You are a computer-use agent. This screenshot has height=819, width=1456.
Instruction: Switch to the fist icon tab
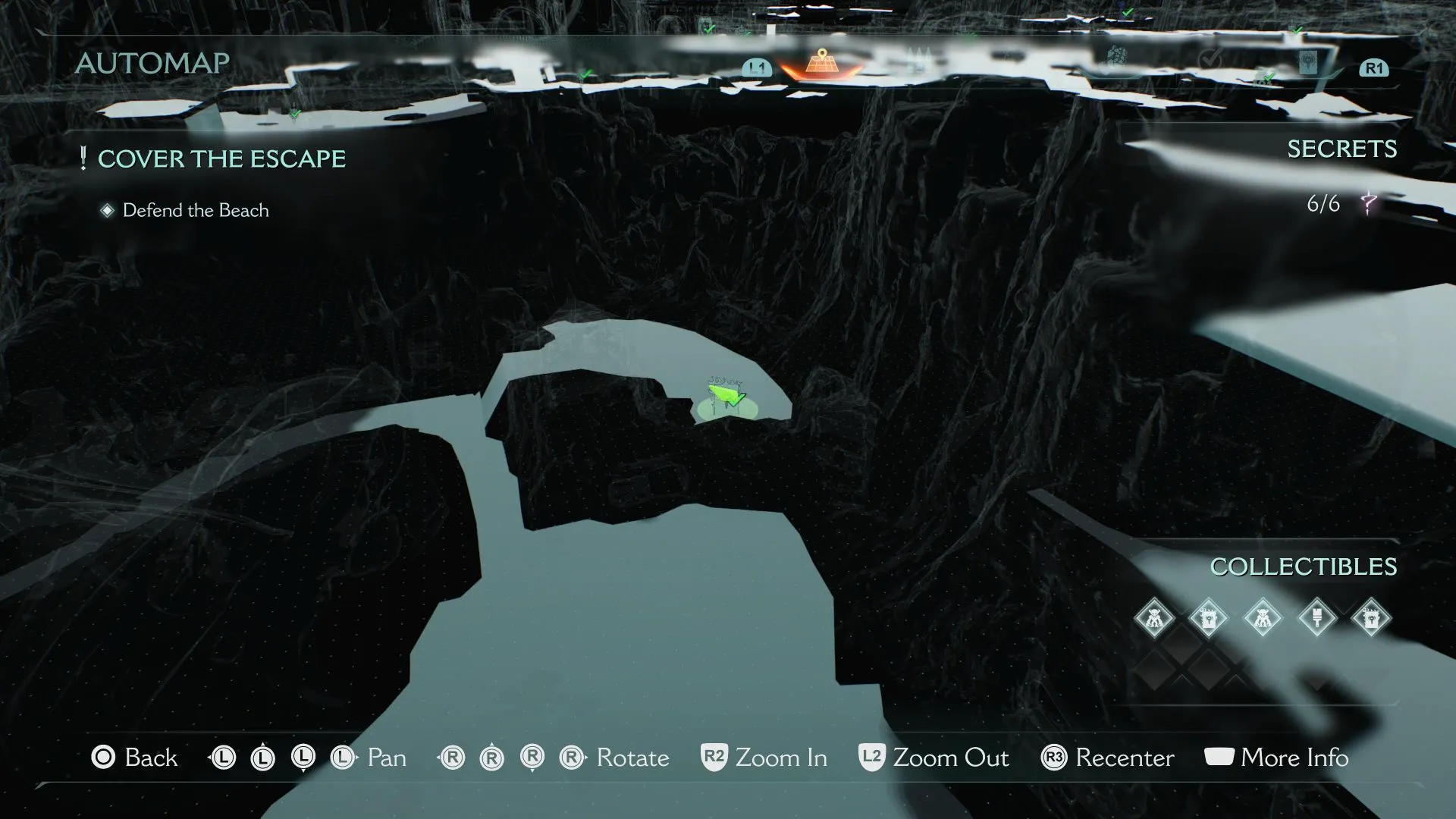1116,57
